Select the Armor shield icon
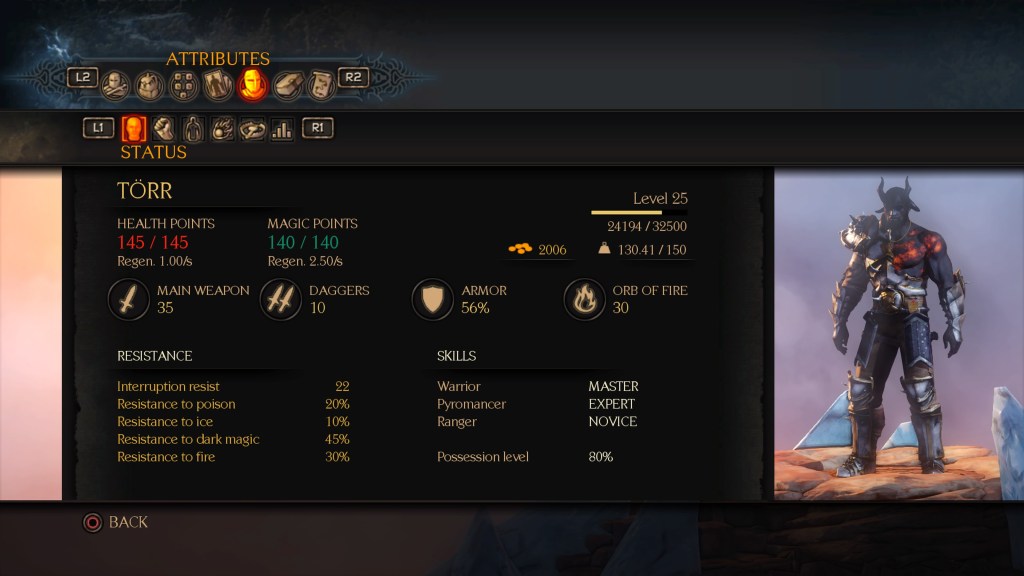 point(433,299)
